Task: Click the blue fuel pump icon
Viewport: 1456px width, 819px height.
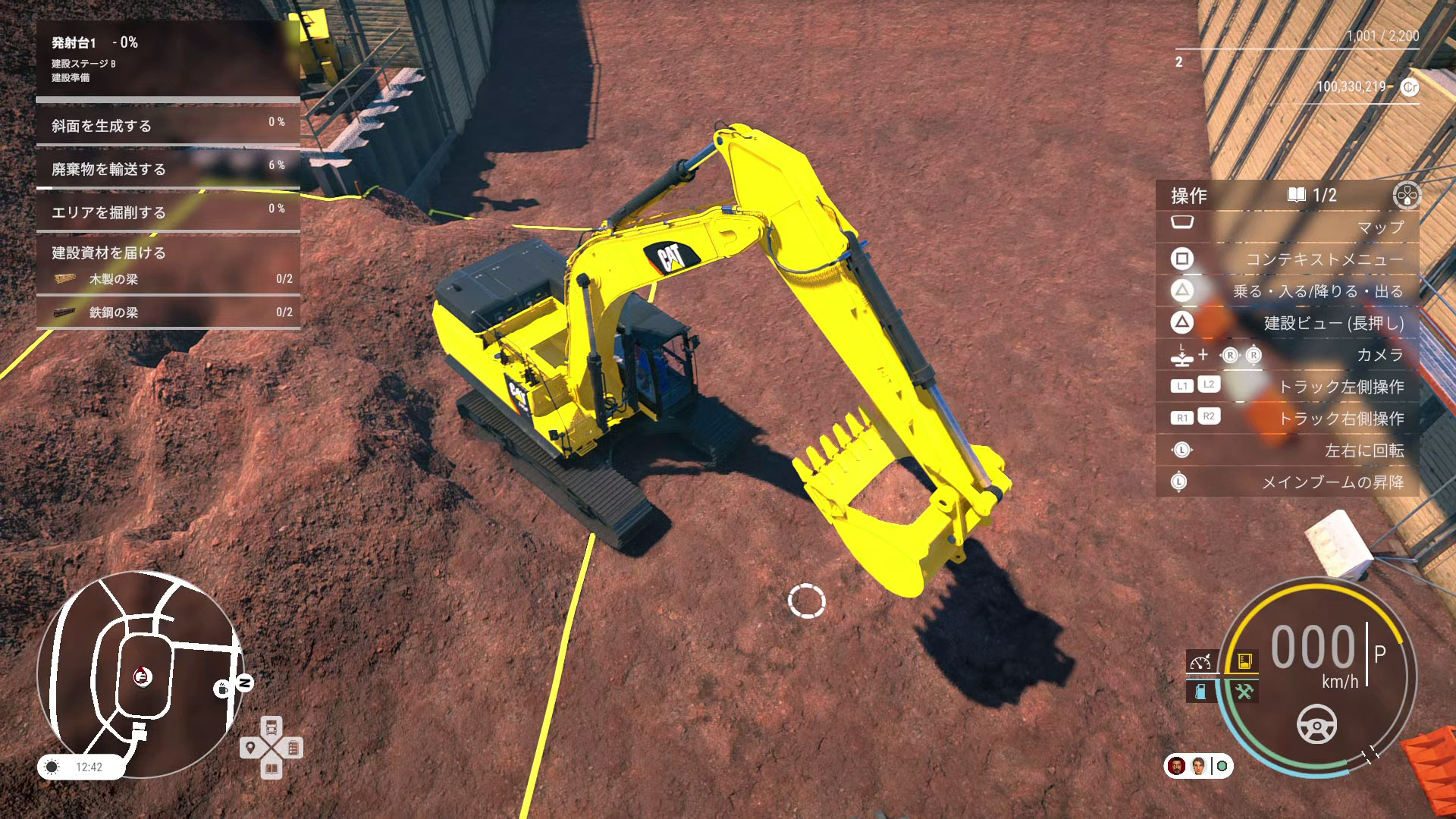Action: 1201,692
